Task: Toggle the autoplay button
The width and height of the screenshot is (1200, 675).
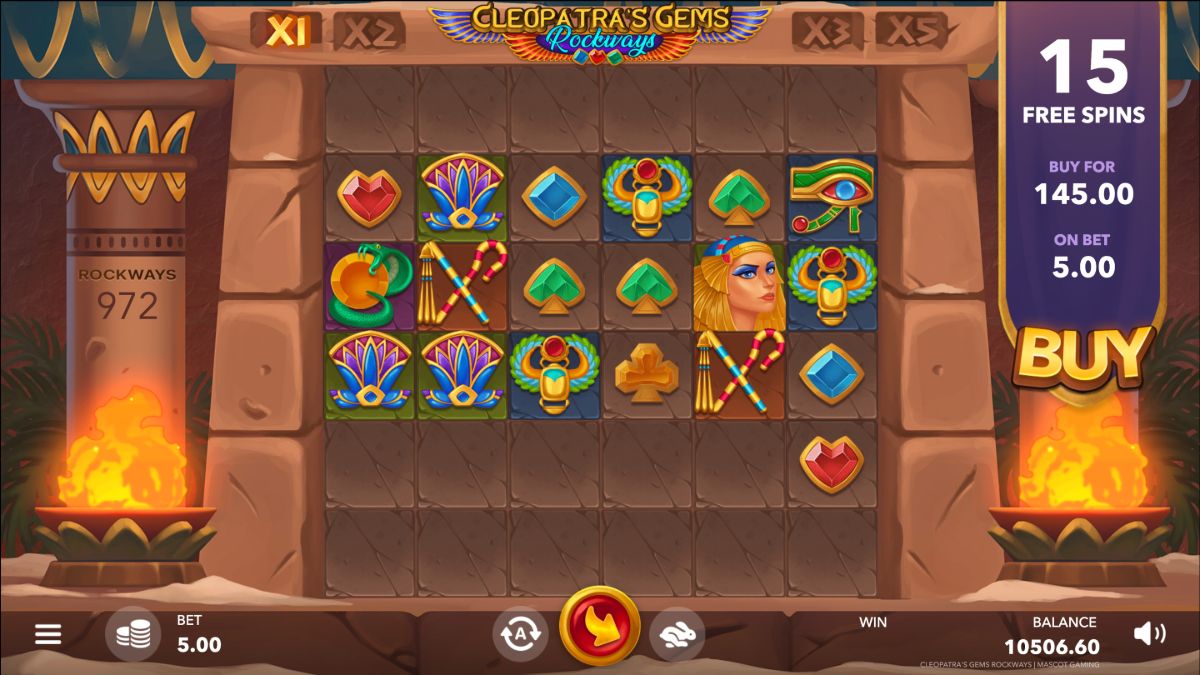Action: coord(520,634)
